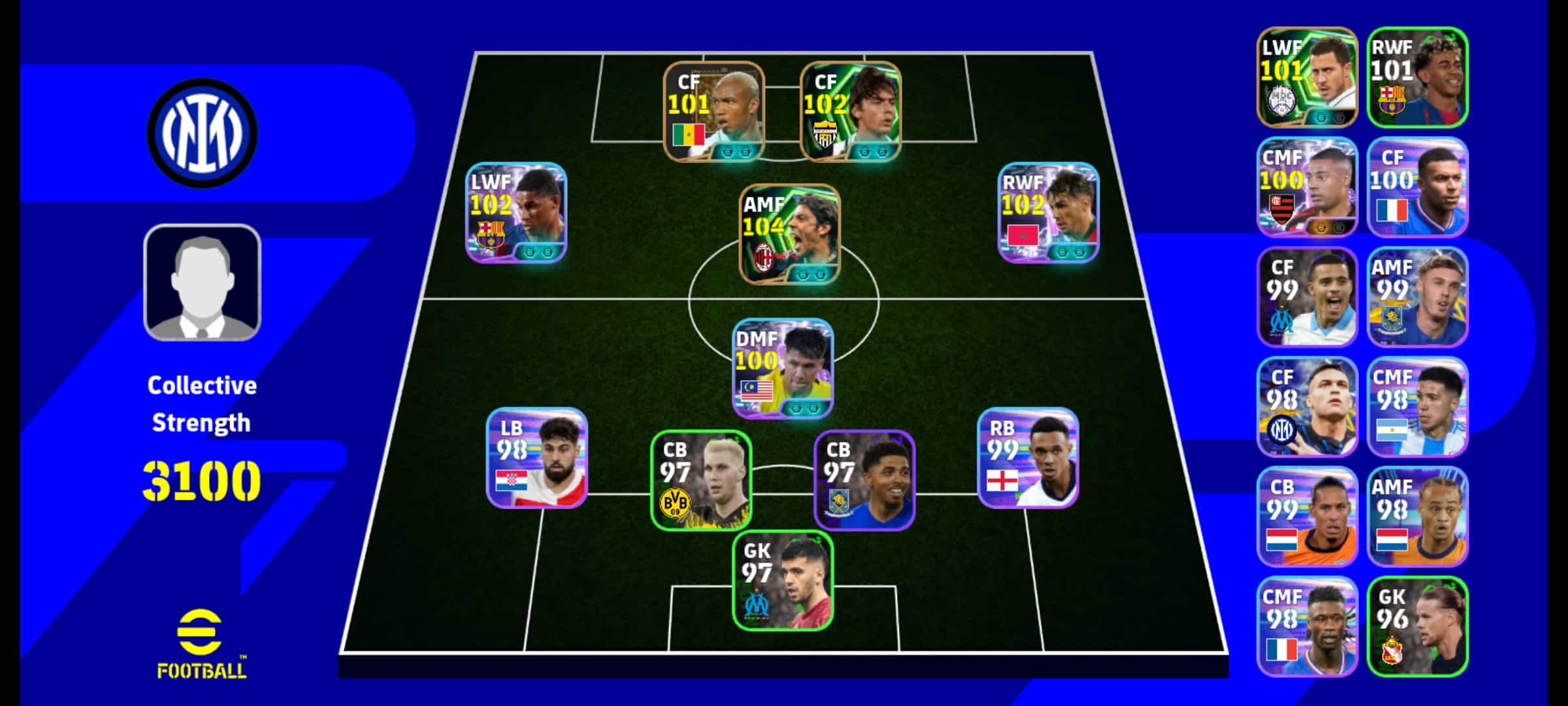Viewport: 1568px width, 706px height.
Task: Pick the LB 98 Croatia card
Action: pyautogui.click(x=537, y=458)
